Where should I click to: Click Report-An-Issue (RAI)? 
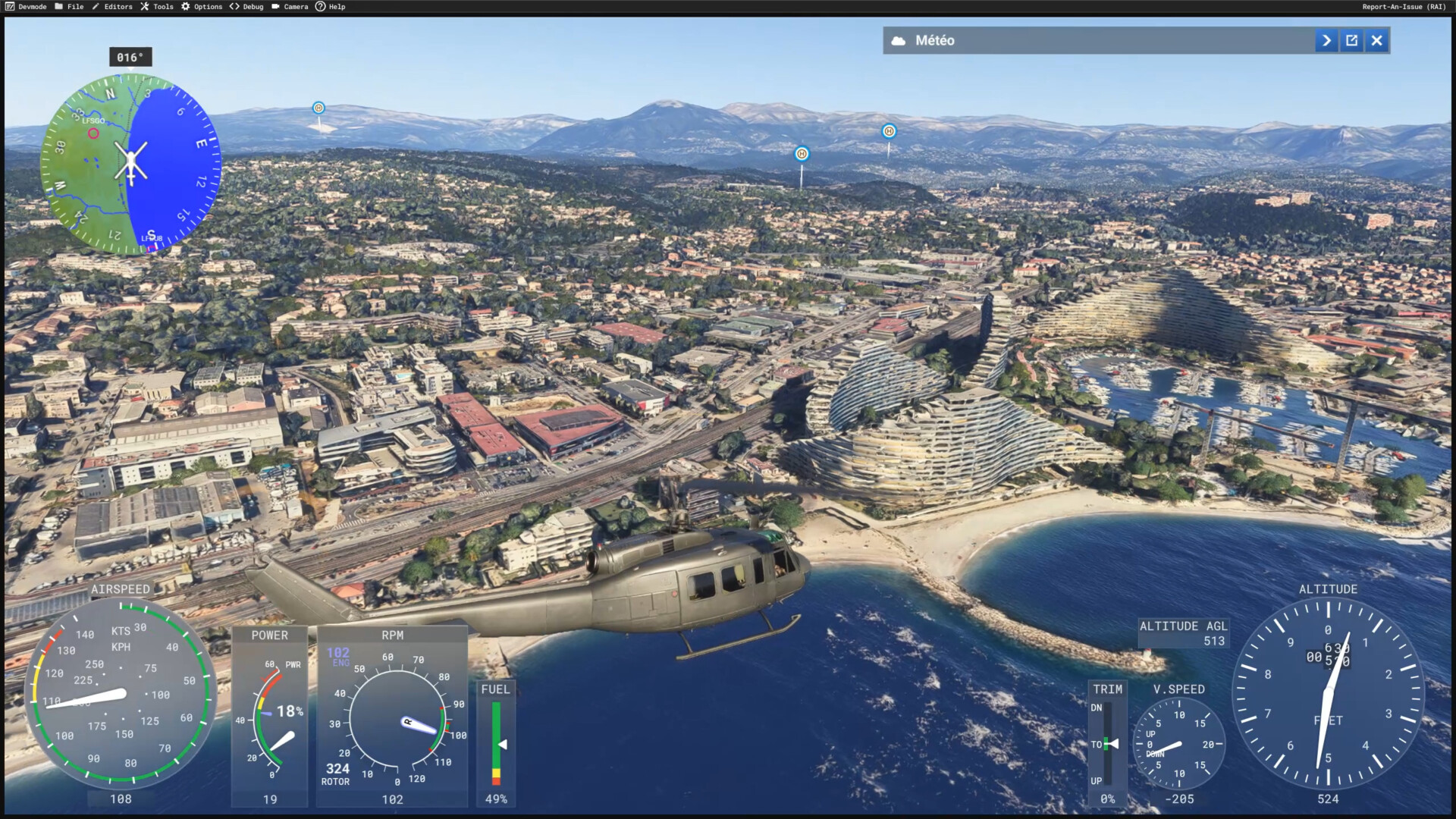[x=1404, y=7]
